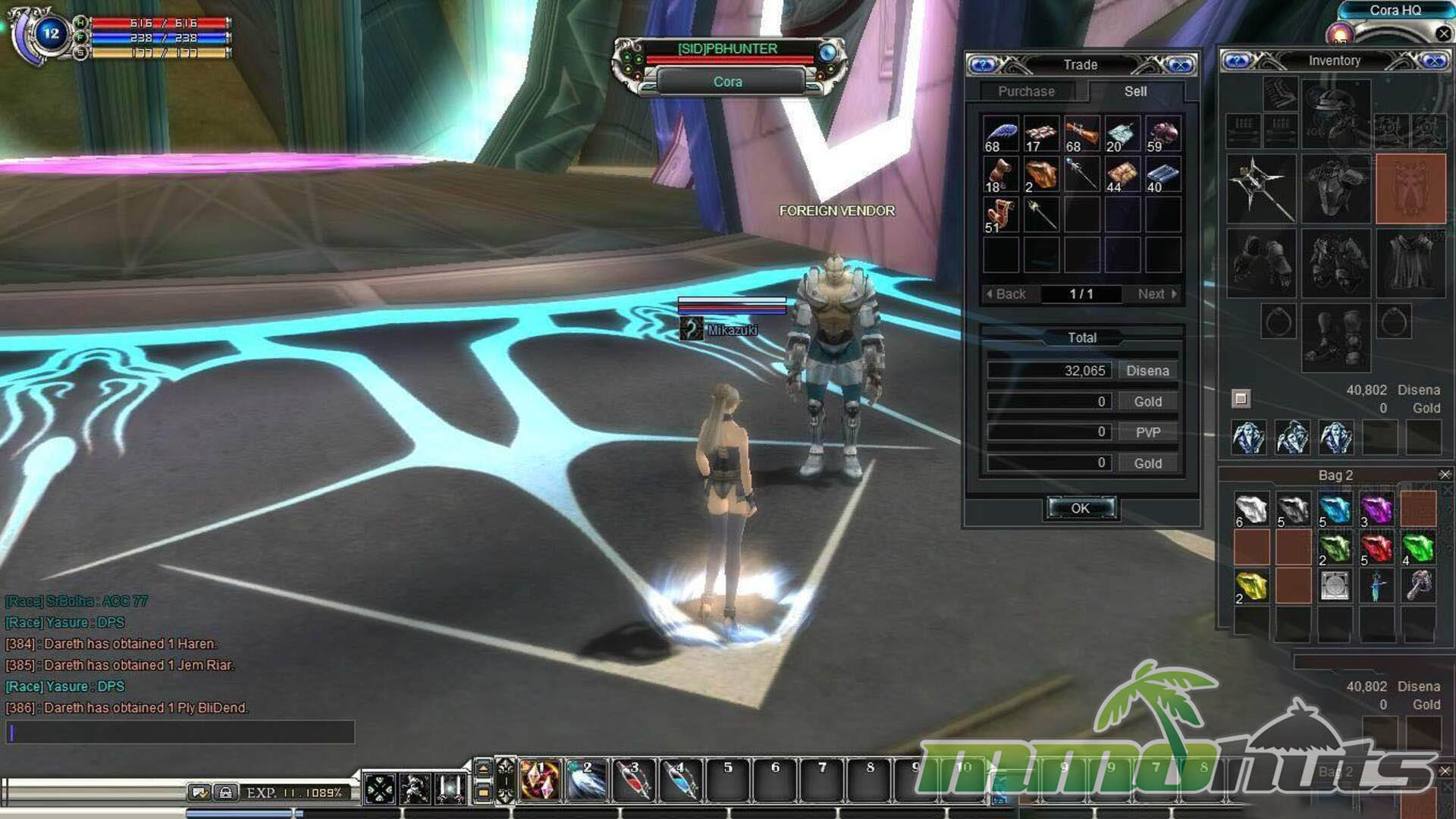Screen dimensions: 1456x819
Task: Close the Bag 2 panel
Action: 1445,475
